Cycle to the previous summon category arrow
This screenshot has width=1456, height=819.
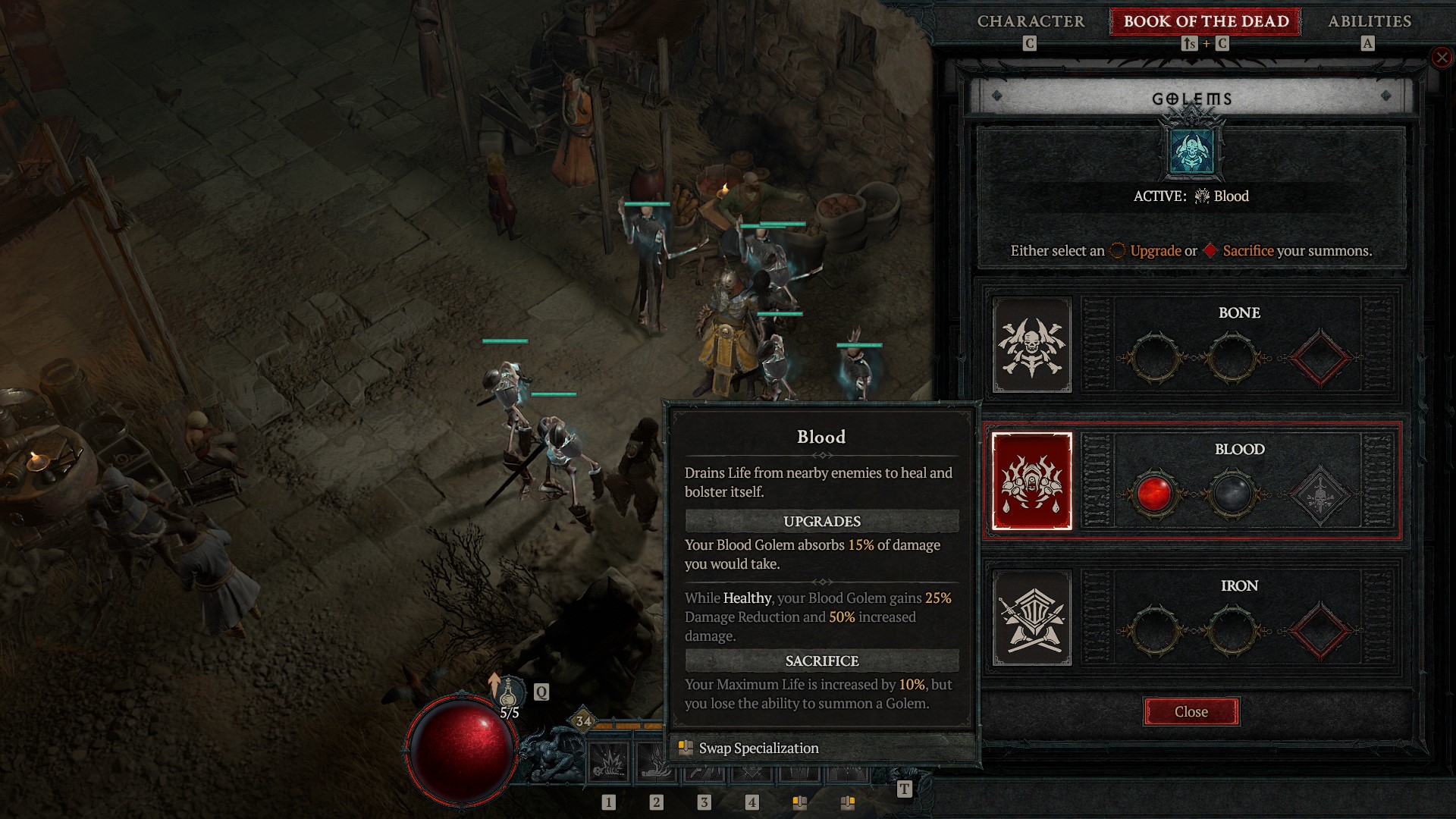[x=997, y=96]
